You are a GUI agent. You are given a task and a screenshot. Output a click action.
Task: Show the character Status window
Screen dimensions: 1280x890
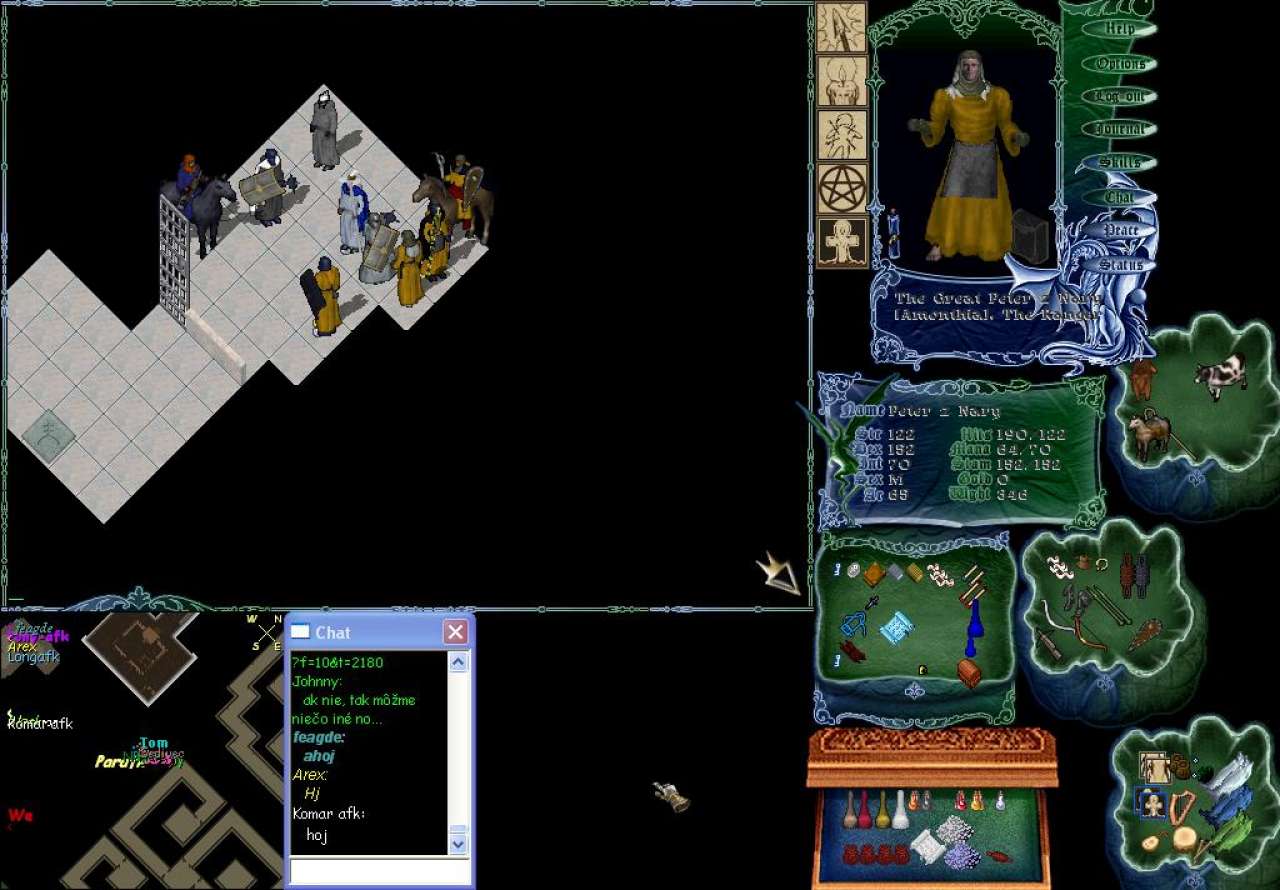[x=1121, y=265]
